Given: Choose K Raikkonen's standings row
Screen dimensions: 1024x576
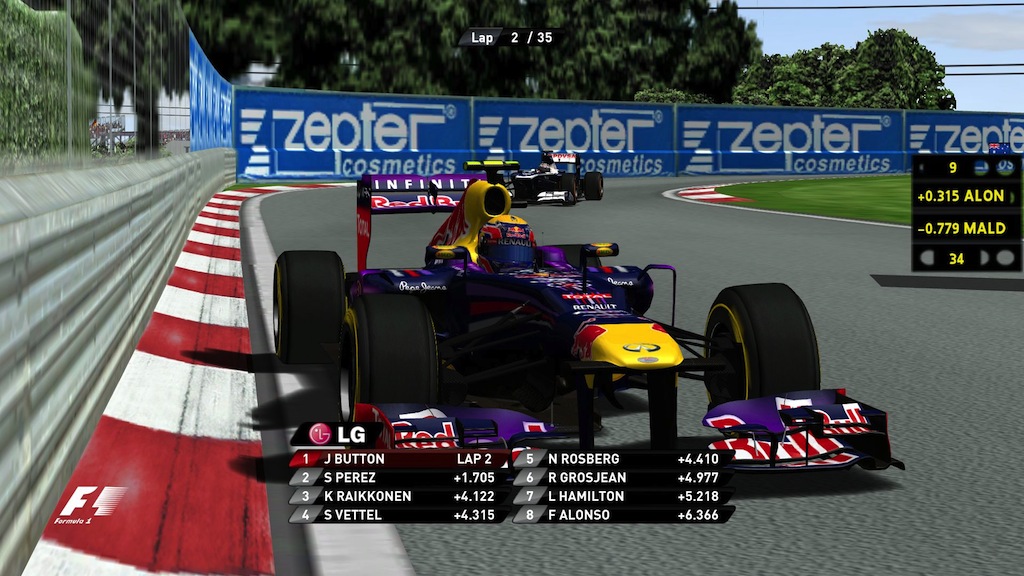Looking at the screenshot, I should (x=400, y=496).
